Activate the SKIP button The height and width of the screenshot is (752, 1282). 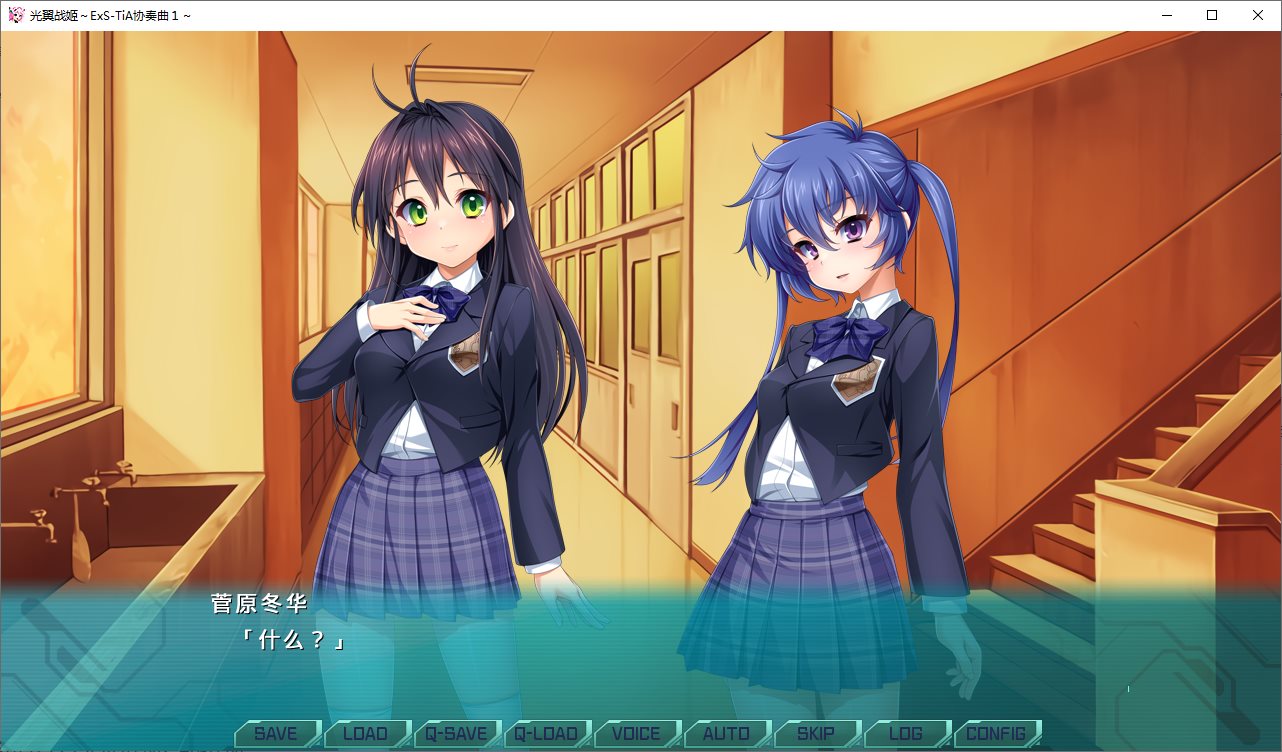816,733
